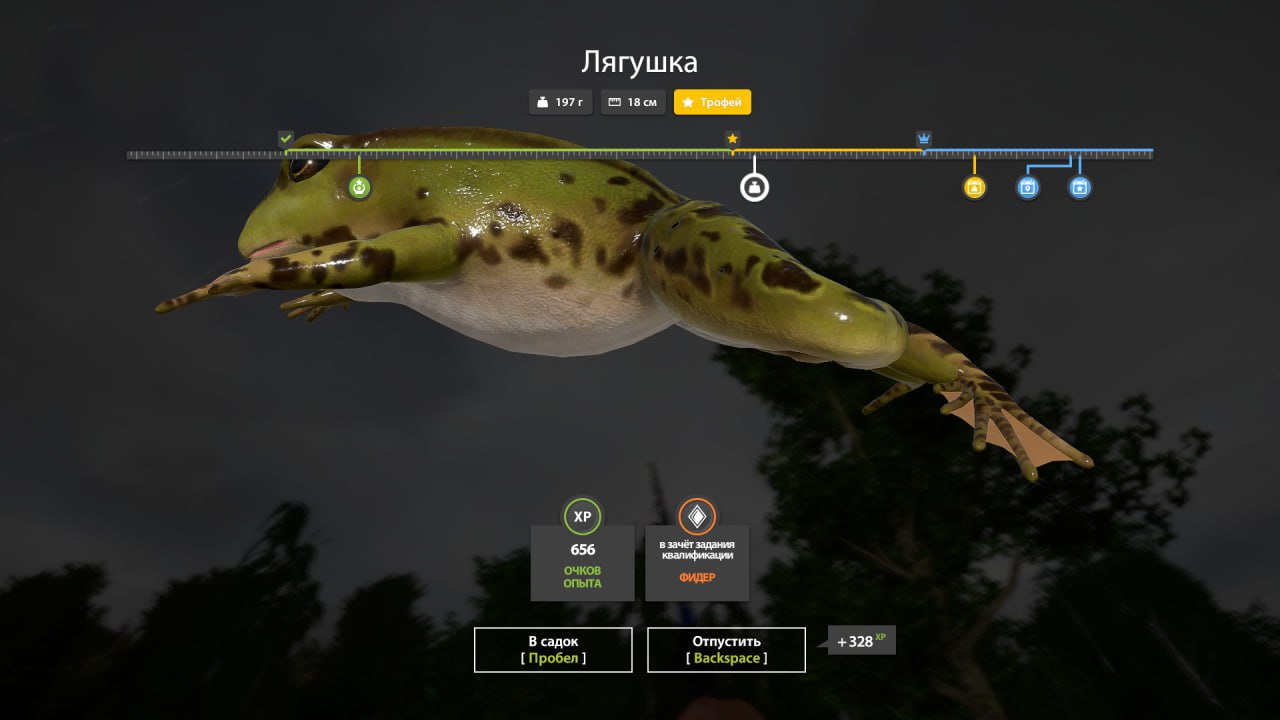Click the crown icon on the weight scale
The image size is (1280, 720).
click(924, 139)
